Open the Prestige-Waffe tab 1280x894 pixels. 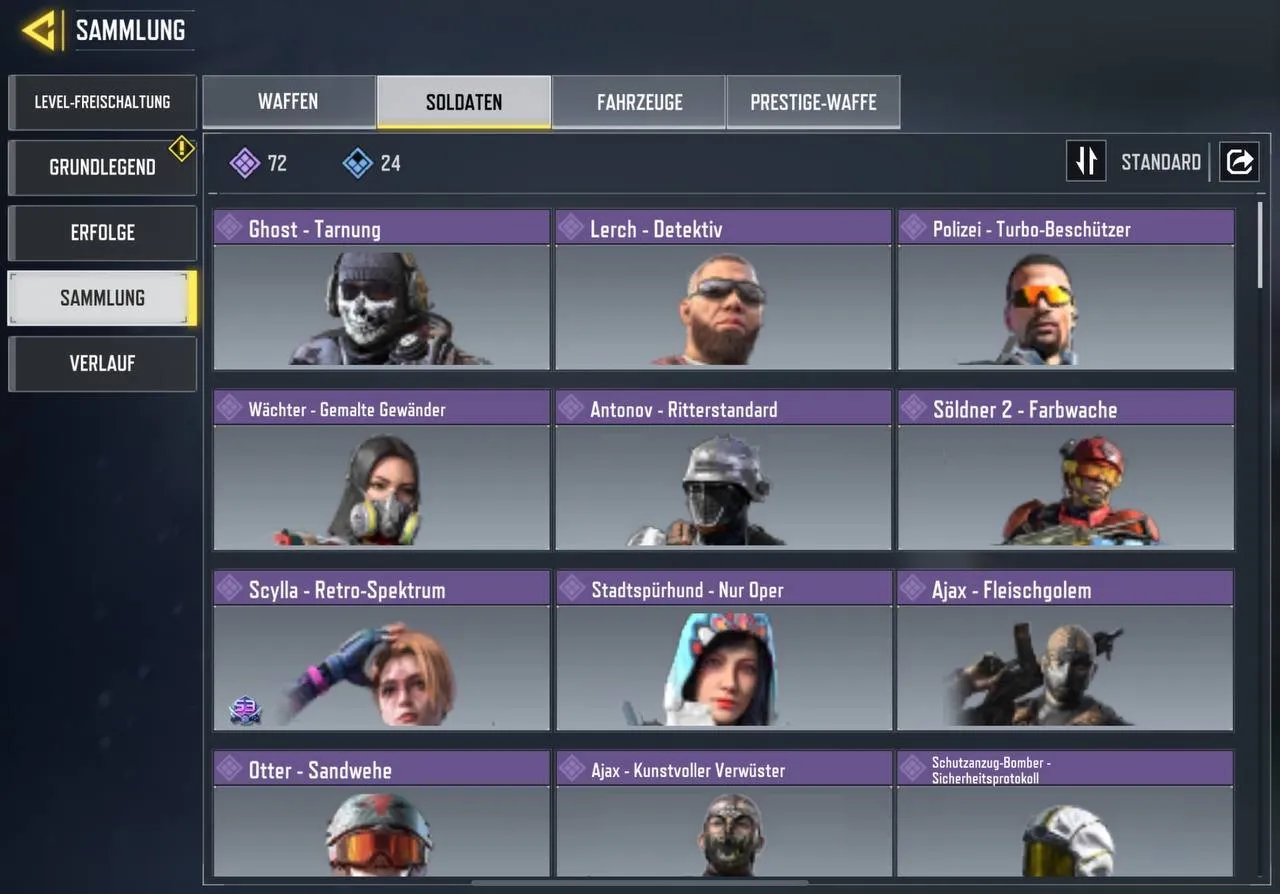coord(813,101)
